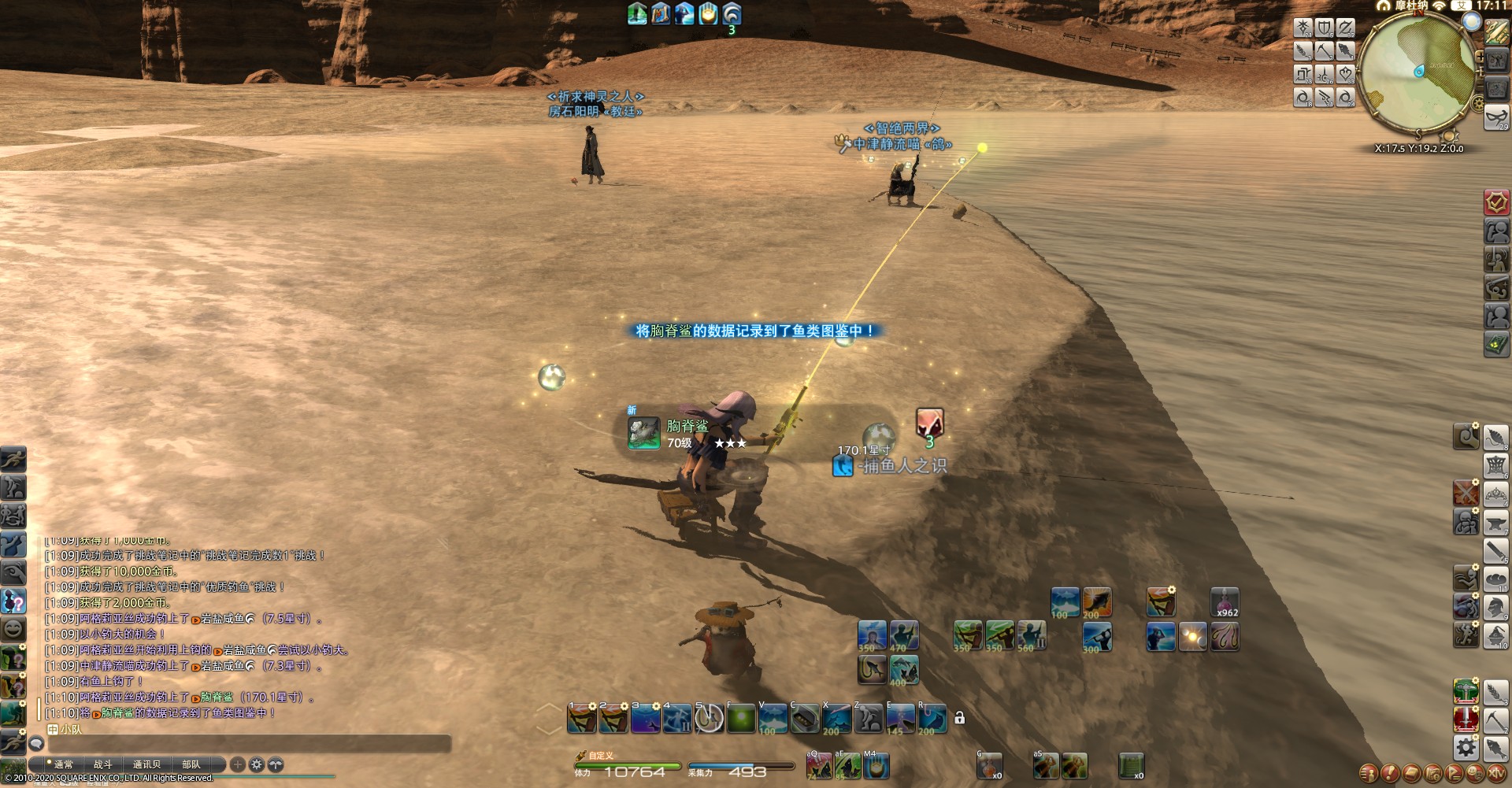
Task: Open the system gear menu icon
Action: (1466, 747)
